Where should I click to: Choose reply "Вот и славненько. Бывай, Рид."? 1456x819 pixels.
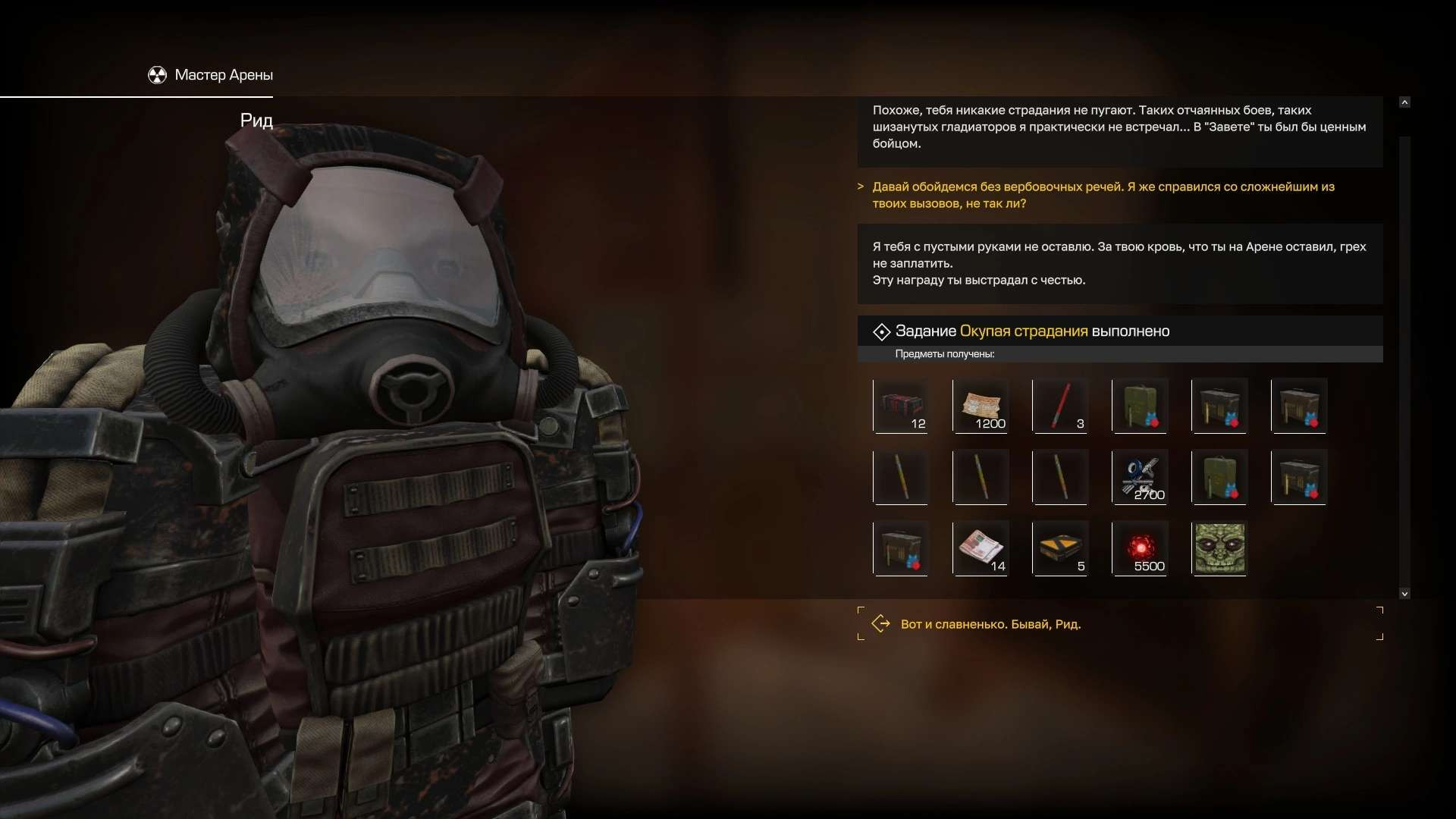[x=990, y=624]
